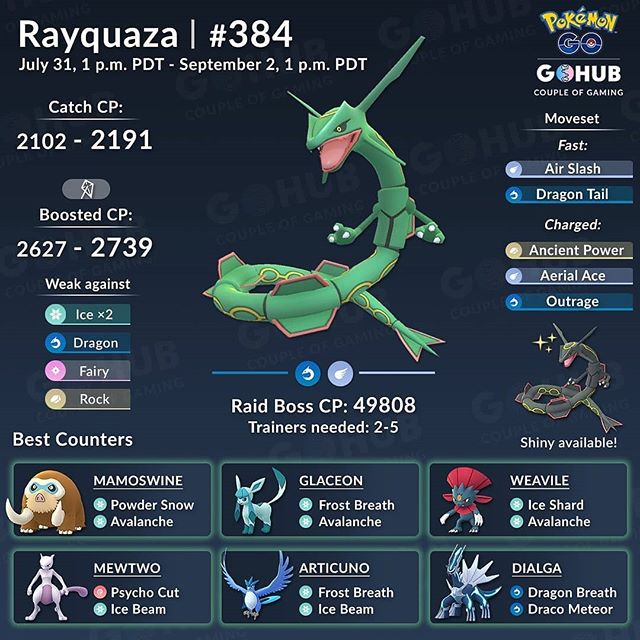Select the Aerial Ace charged move
Screen dimensions: 640x640
568,275
